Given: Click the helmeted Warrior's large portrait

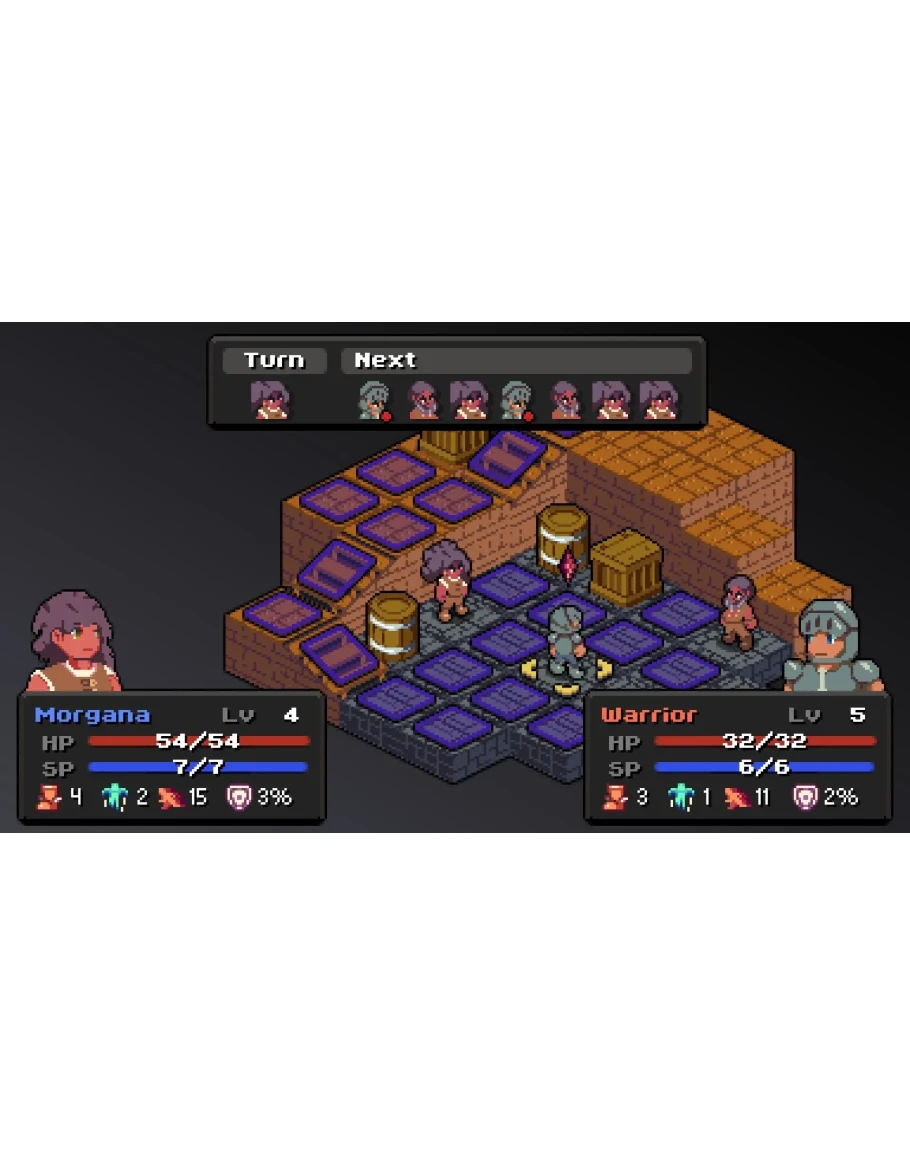Looking at the screenshot, I should click(831, 647).
